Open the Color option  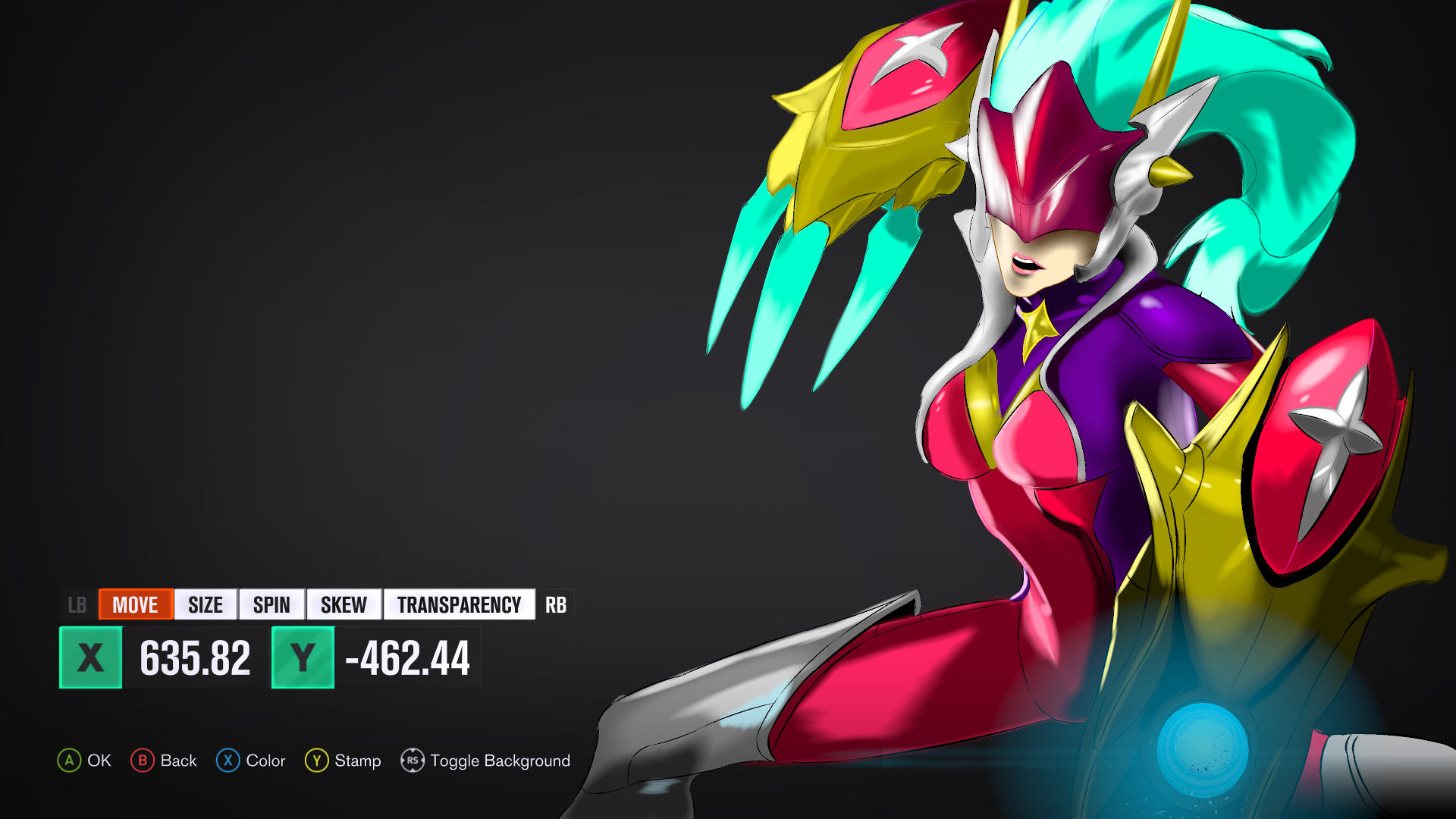coord(265,761)
